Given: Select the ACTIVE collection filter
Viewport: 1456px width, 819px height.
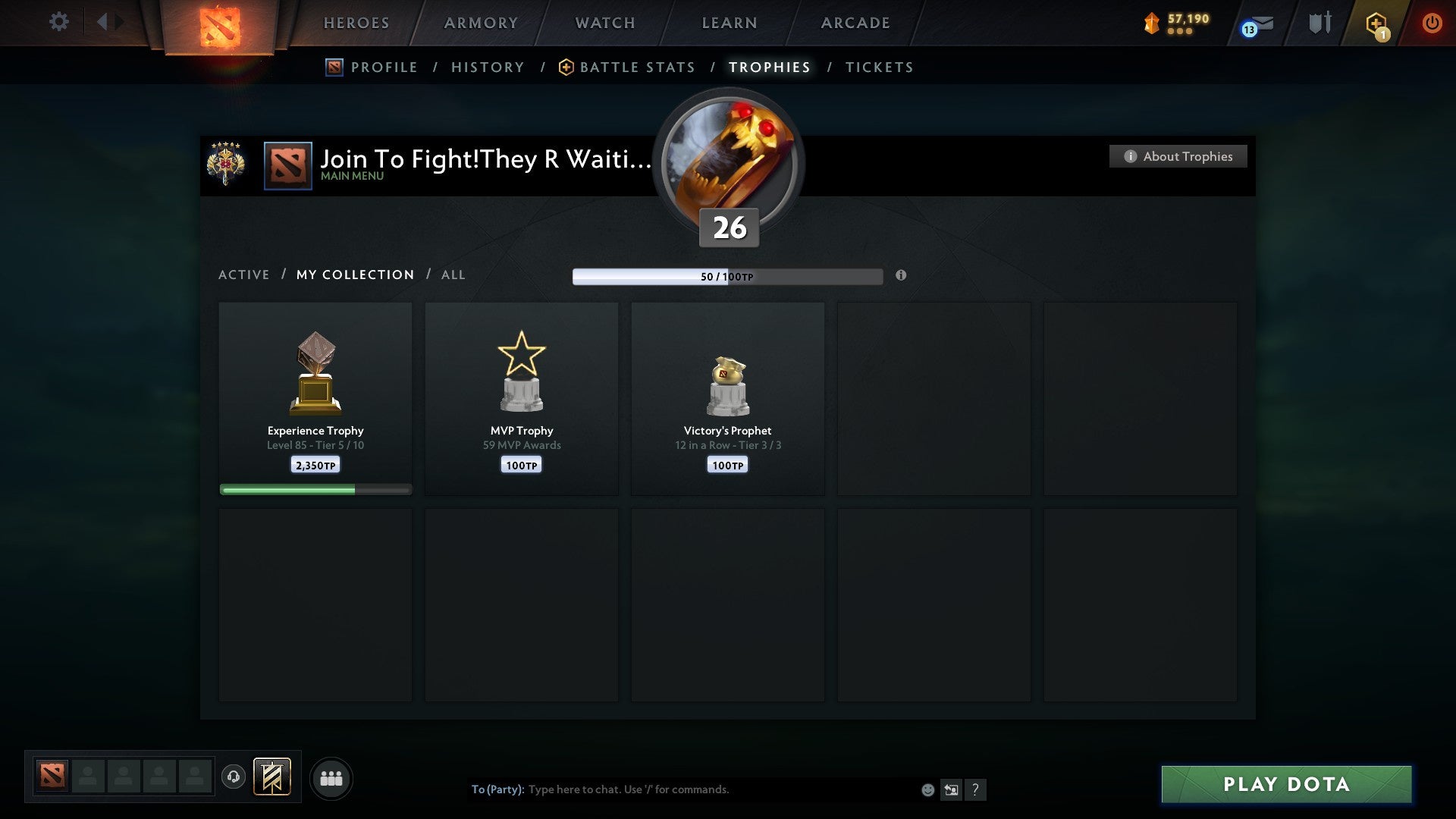Looking at the screenshot, I should [x=244, y=275].
